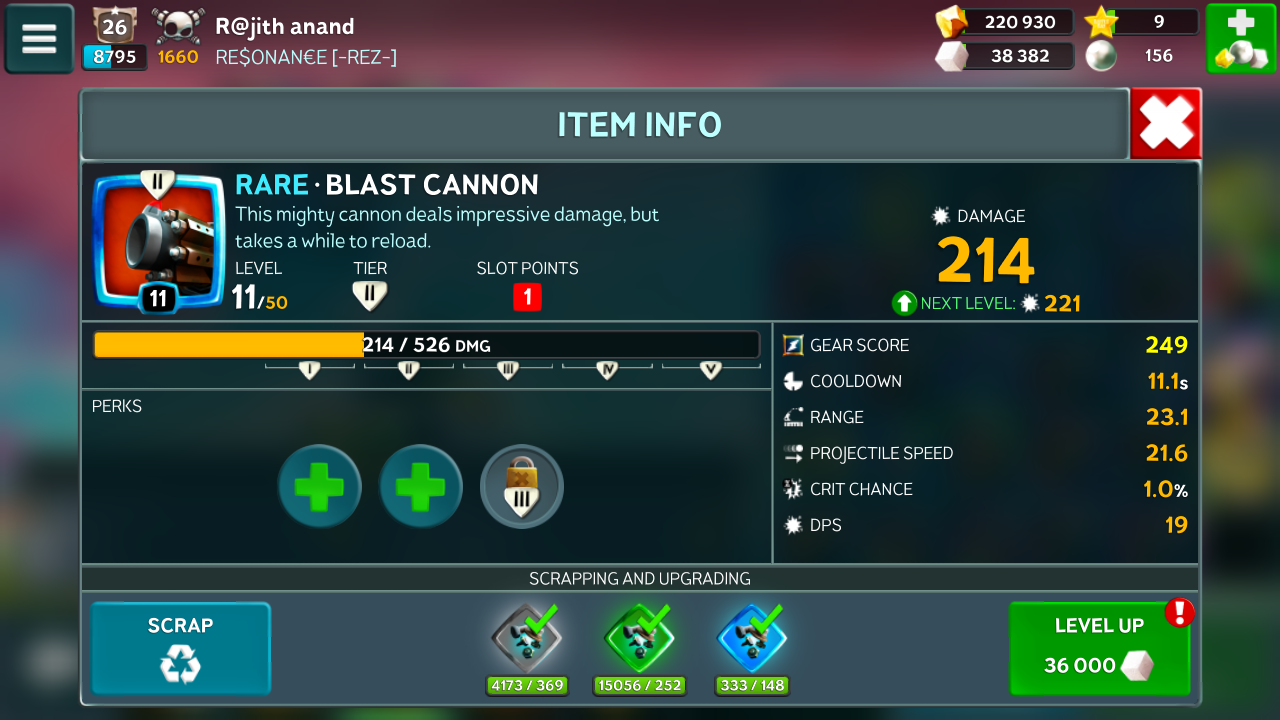Select the locked tier III perk slot

[x=522, y=487]
